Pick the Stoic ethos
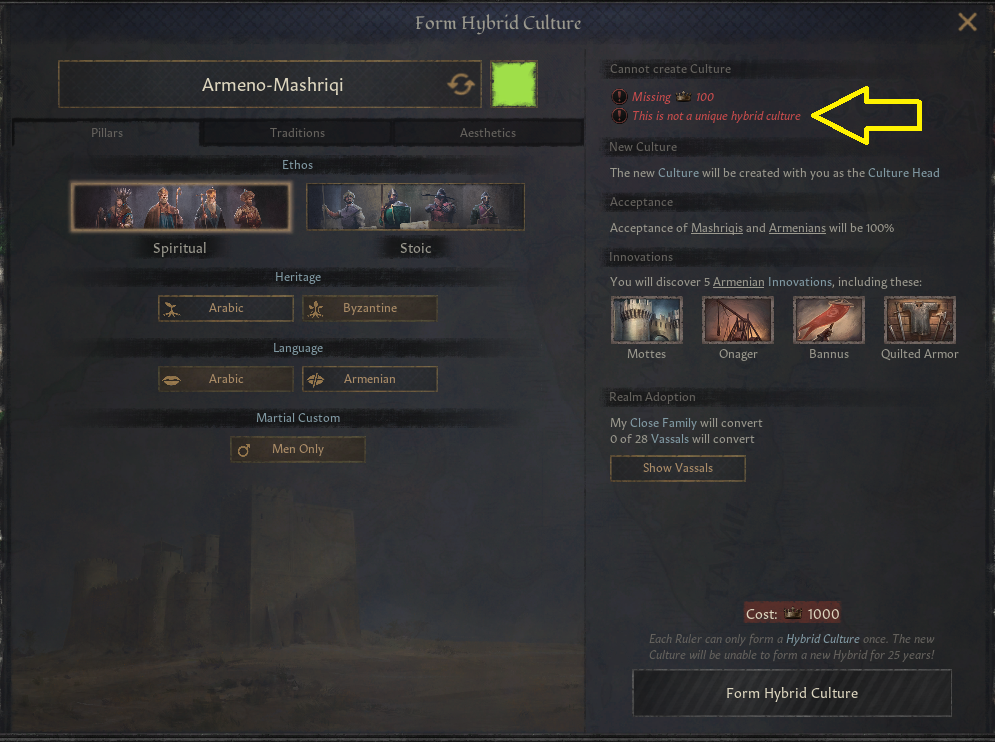This screenshot has width=995, height=742. point(415,208)
